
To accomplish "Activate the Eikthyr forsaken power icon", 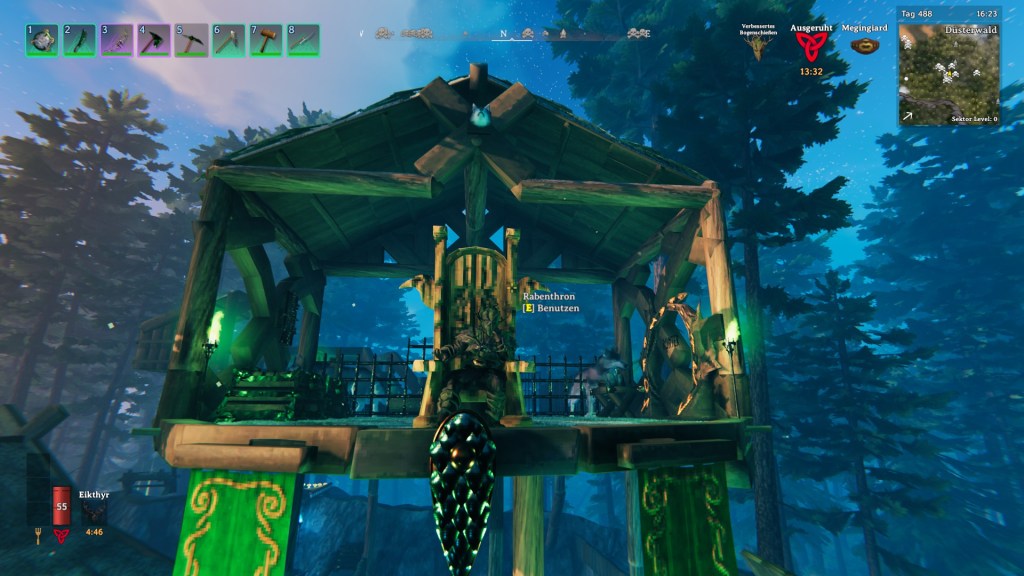I will [95, 512].
